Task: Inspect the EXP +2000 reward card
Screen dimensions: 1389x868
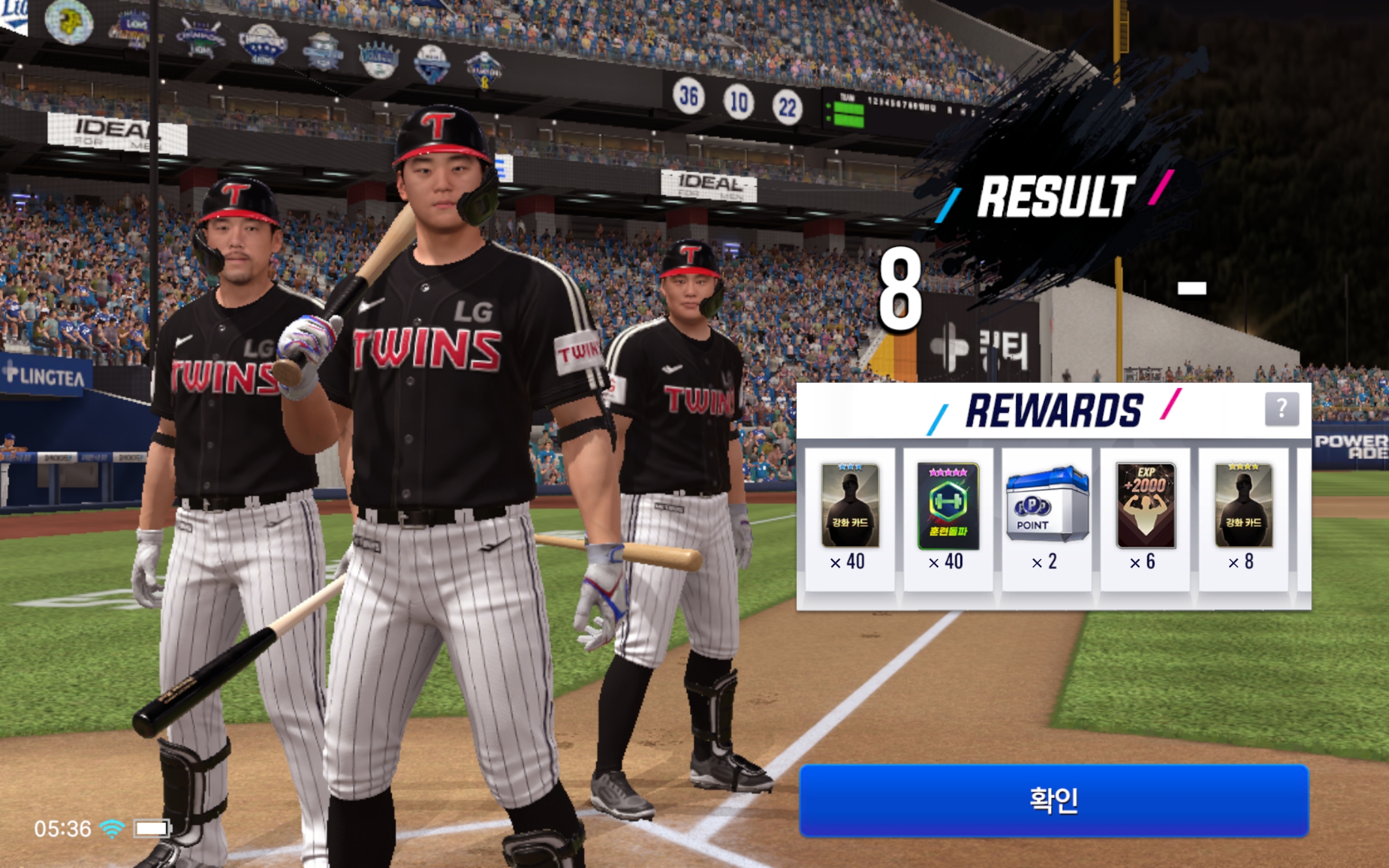Action: 1145,506
